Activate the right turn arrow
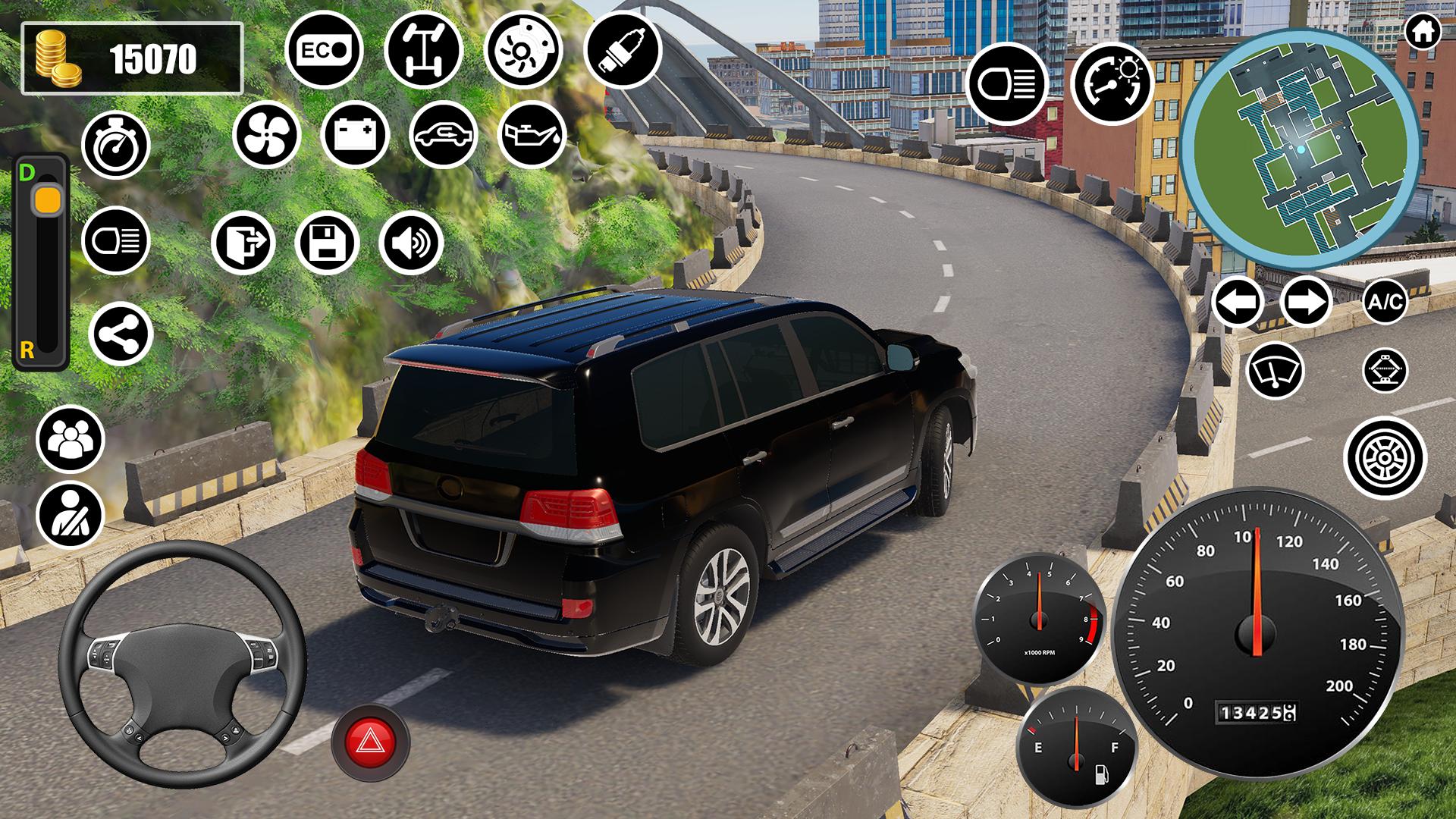Viewport: 1456px width, 819px height. [x=1306, y=302]
